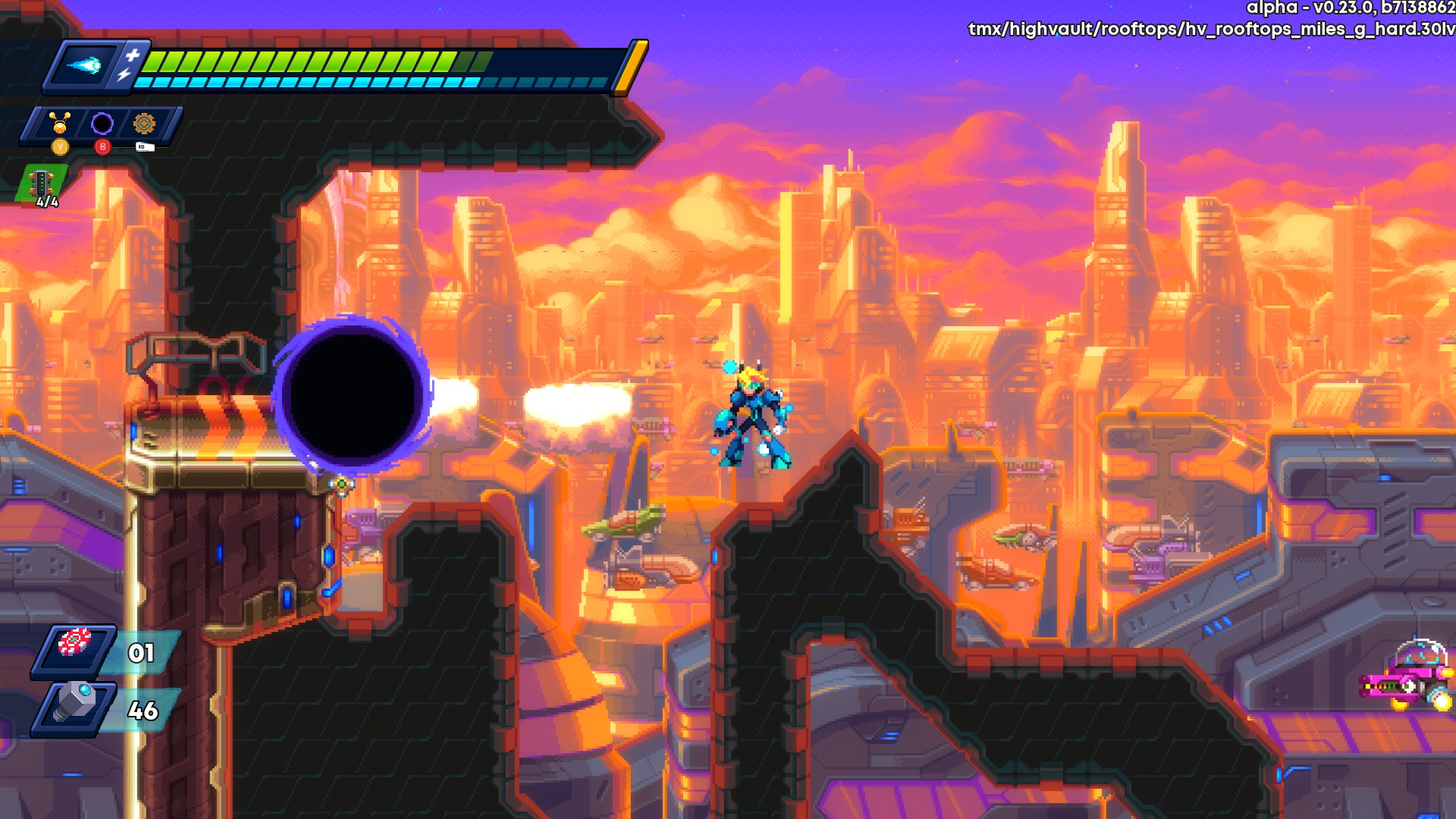This screenshot has height=819, width=1456.
Task: Click the green battery cell 4/4 icon
Action: tap(42, 184)
